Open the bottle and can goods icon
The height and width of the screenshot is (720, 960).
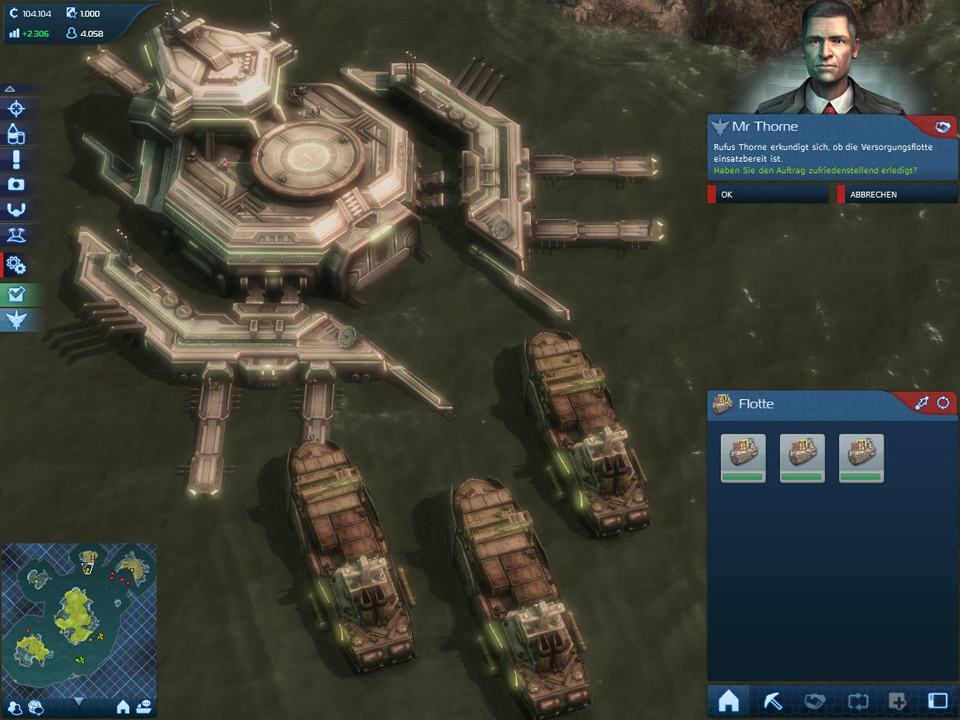click(16, 134)
